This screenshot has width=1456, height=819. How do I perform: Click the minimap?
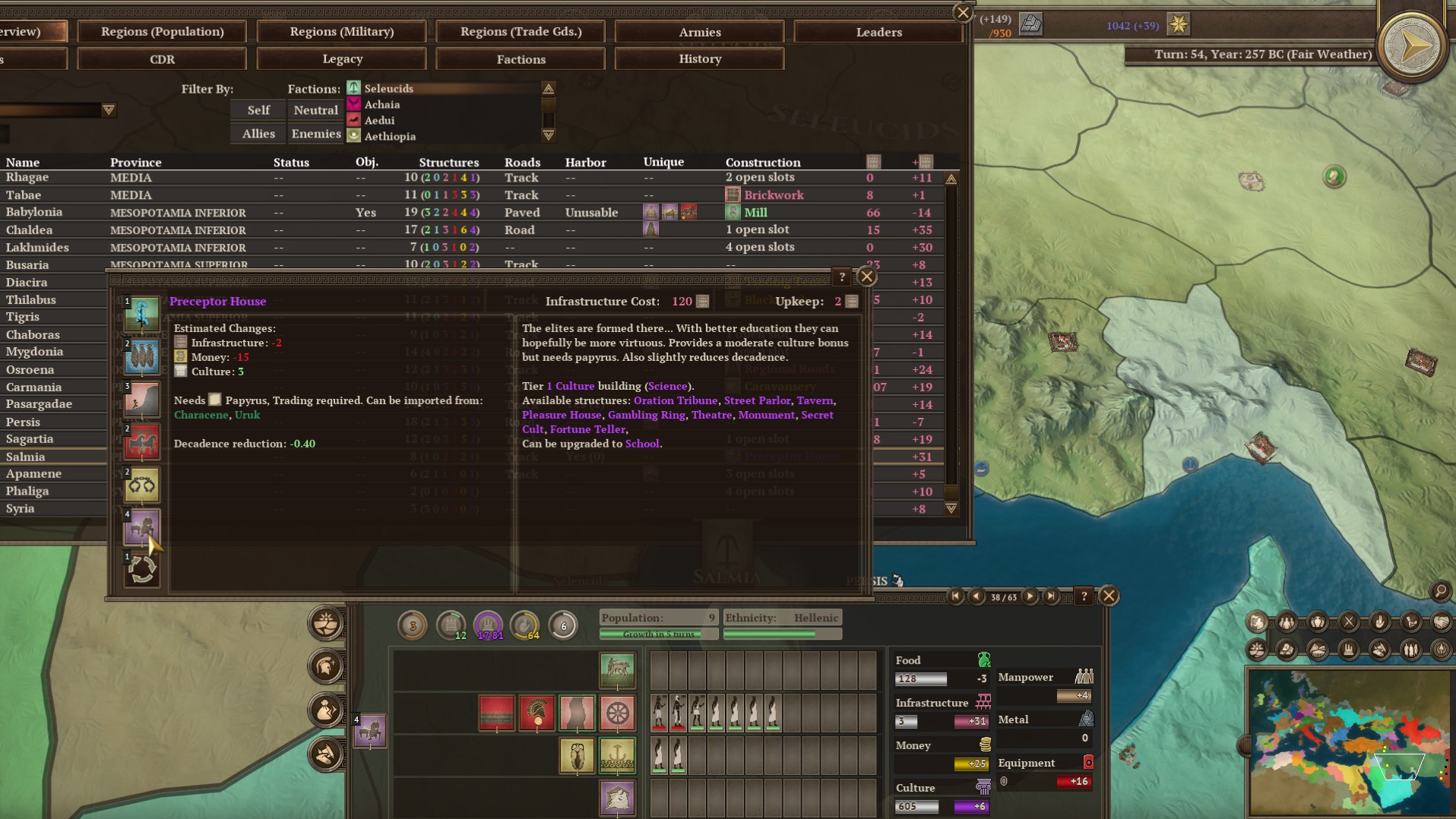click(x=1350, y=741)
